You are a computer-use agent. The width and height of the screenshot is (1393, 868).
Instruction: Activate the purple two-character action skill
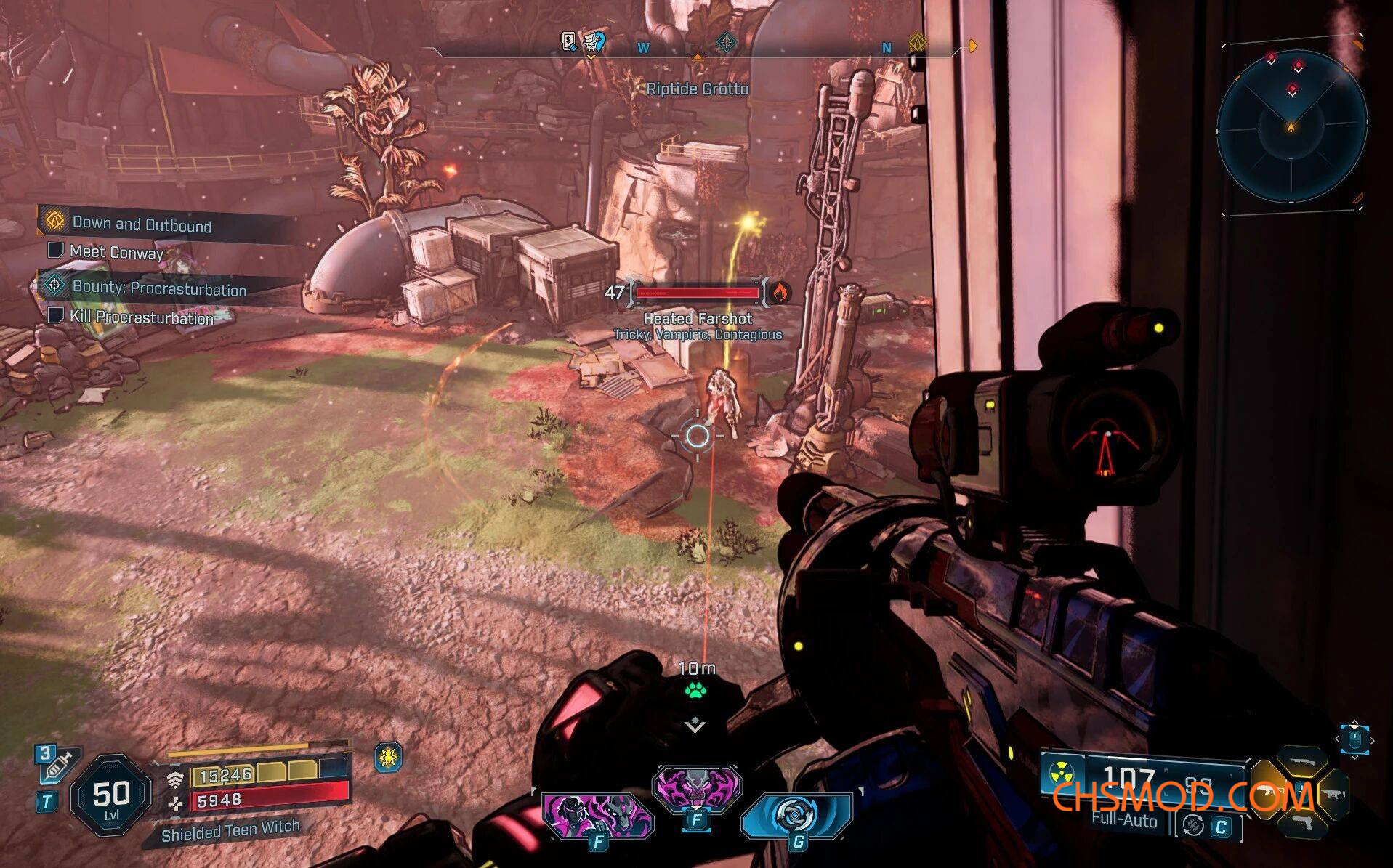pyautogui.click(x=597, y=814)
